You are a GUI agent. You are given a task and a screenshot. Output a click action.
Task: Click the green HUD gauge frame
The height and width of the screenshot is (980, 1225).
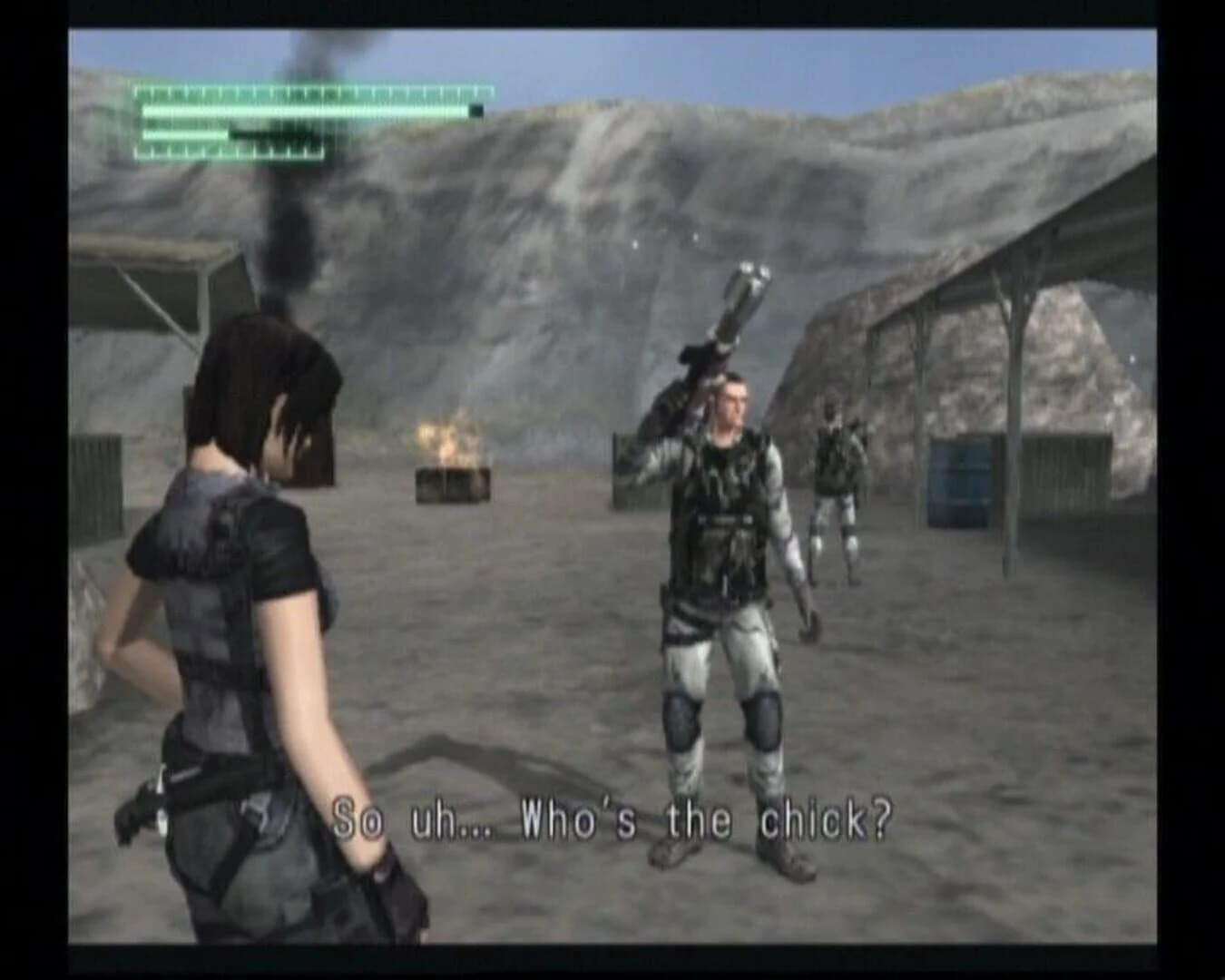pyautogui.click(x=313, y=122)
